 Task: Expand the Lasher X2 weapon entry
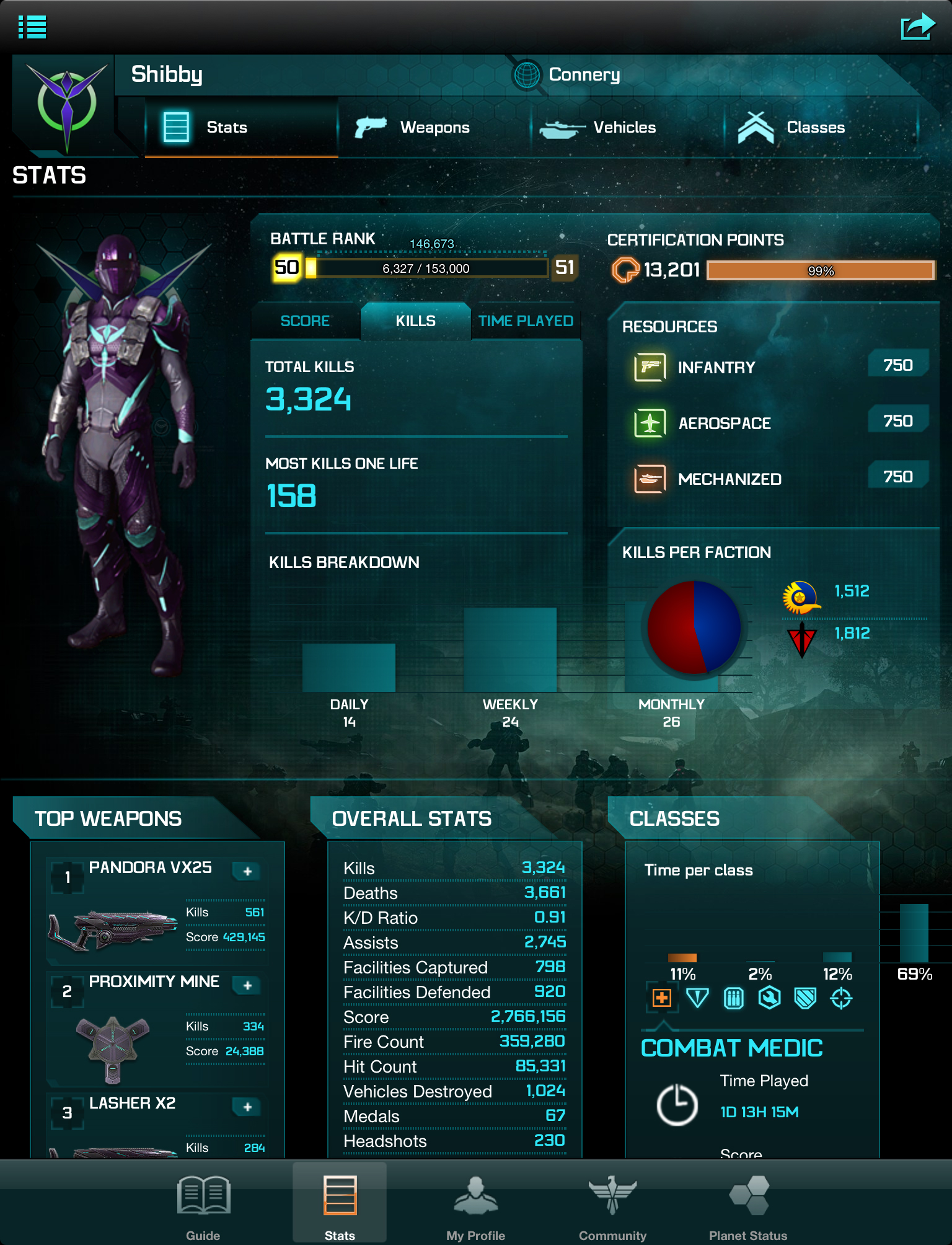[247, 1107]
